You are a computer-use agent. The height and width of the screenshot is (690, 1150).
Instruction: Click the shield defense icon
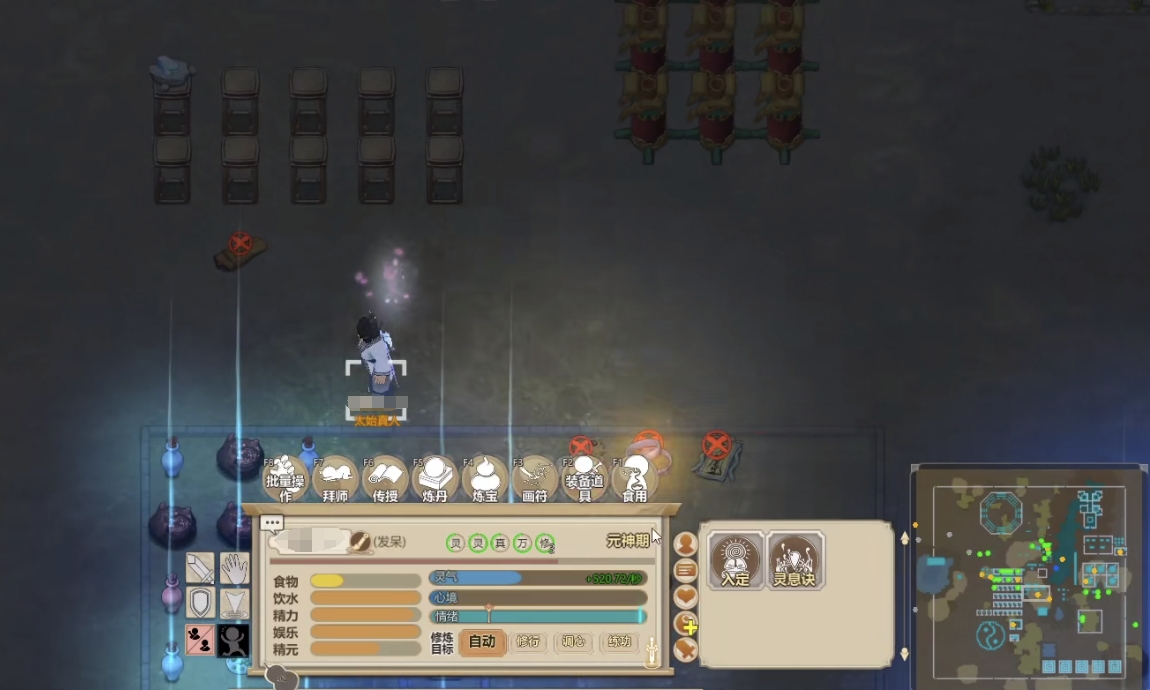tap(200, 602)
